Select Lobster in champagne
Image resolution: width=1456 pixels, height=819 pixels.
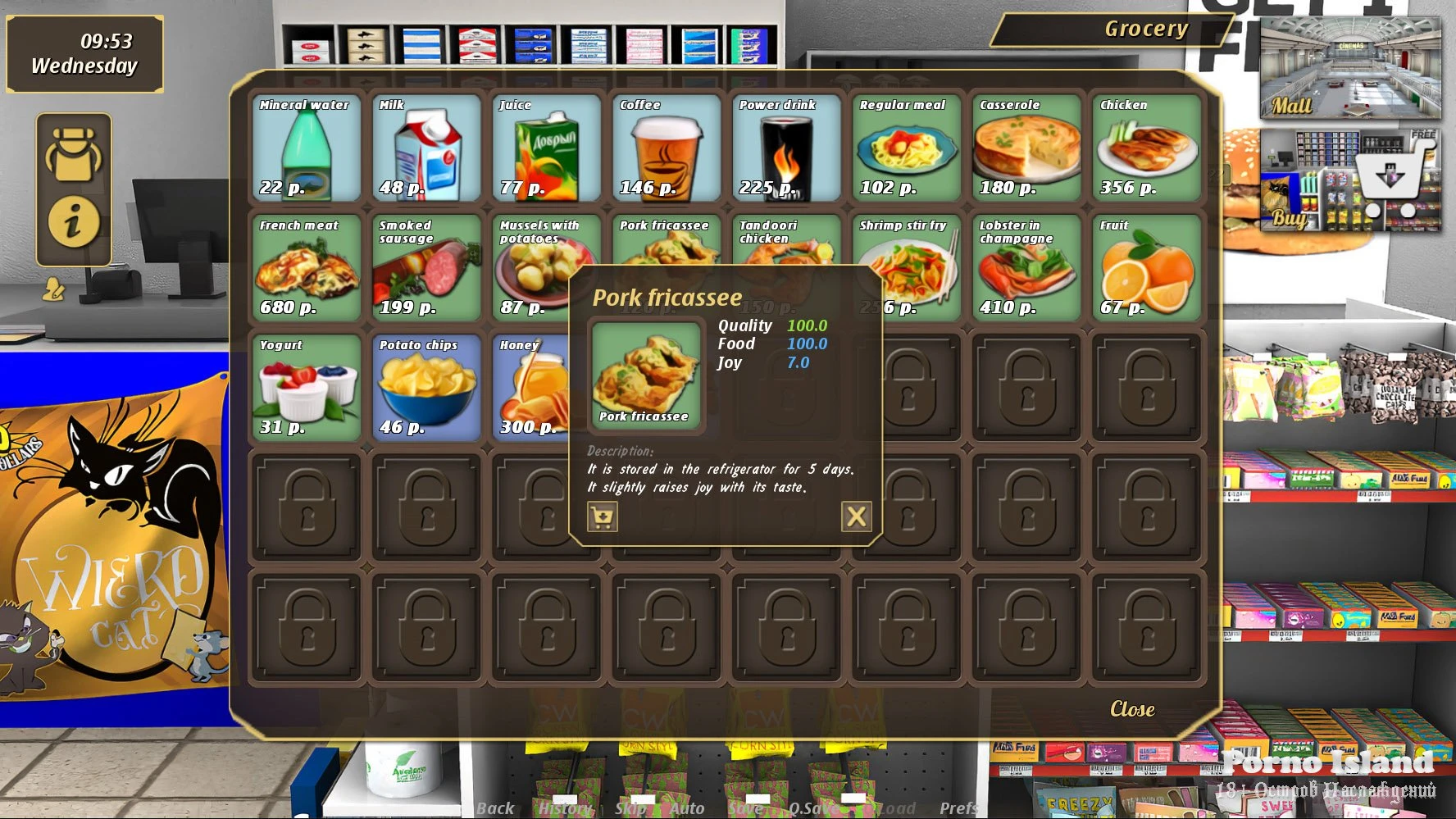[x=1026, y=268]
